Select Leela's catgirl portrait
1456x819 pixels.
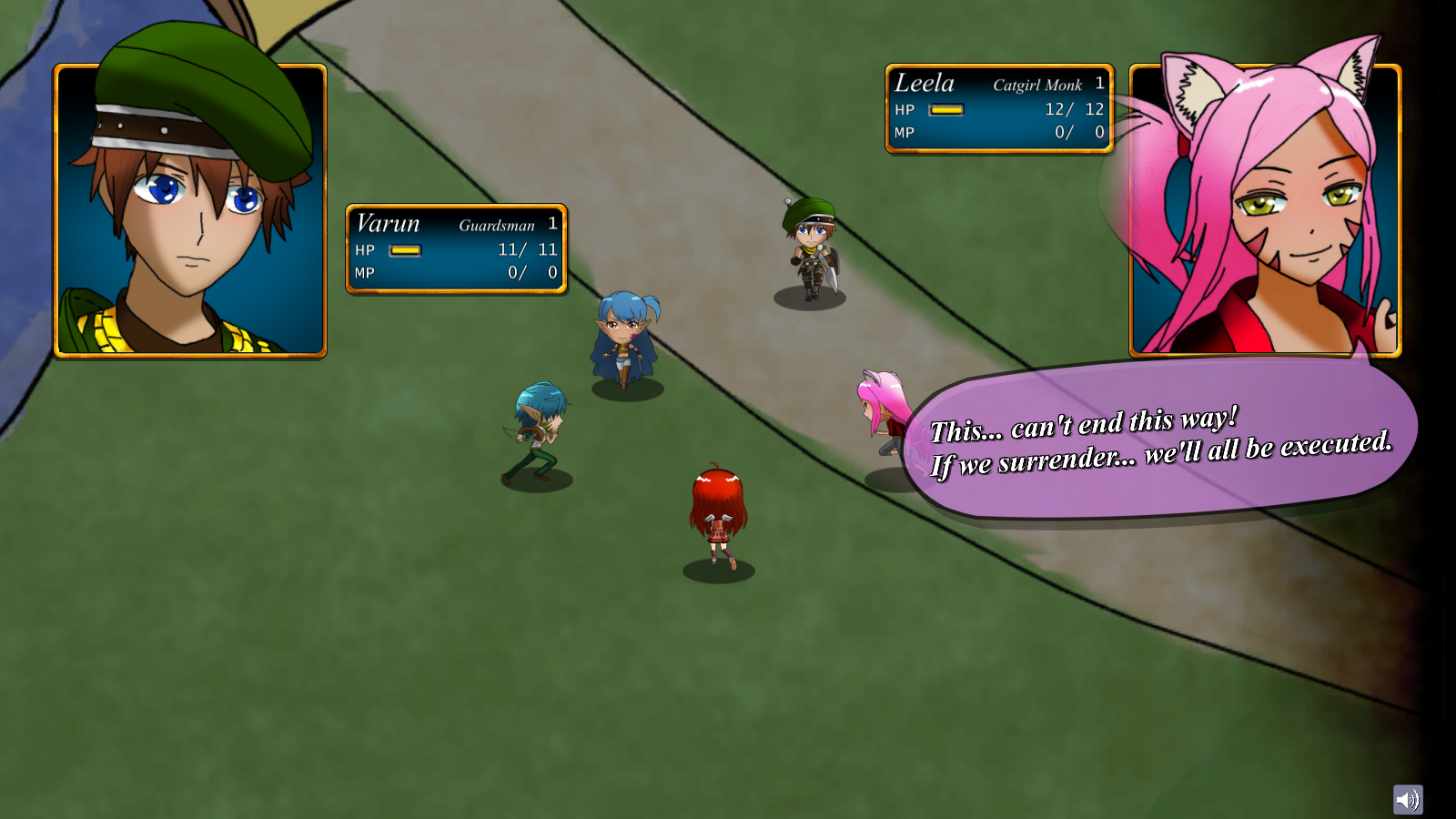click(1265, 210)
